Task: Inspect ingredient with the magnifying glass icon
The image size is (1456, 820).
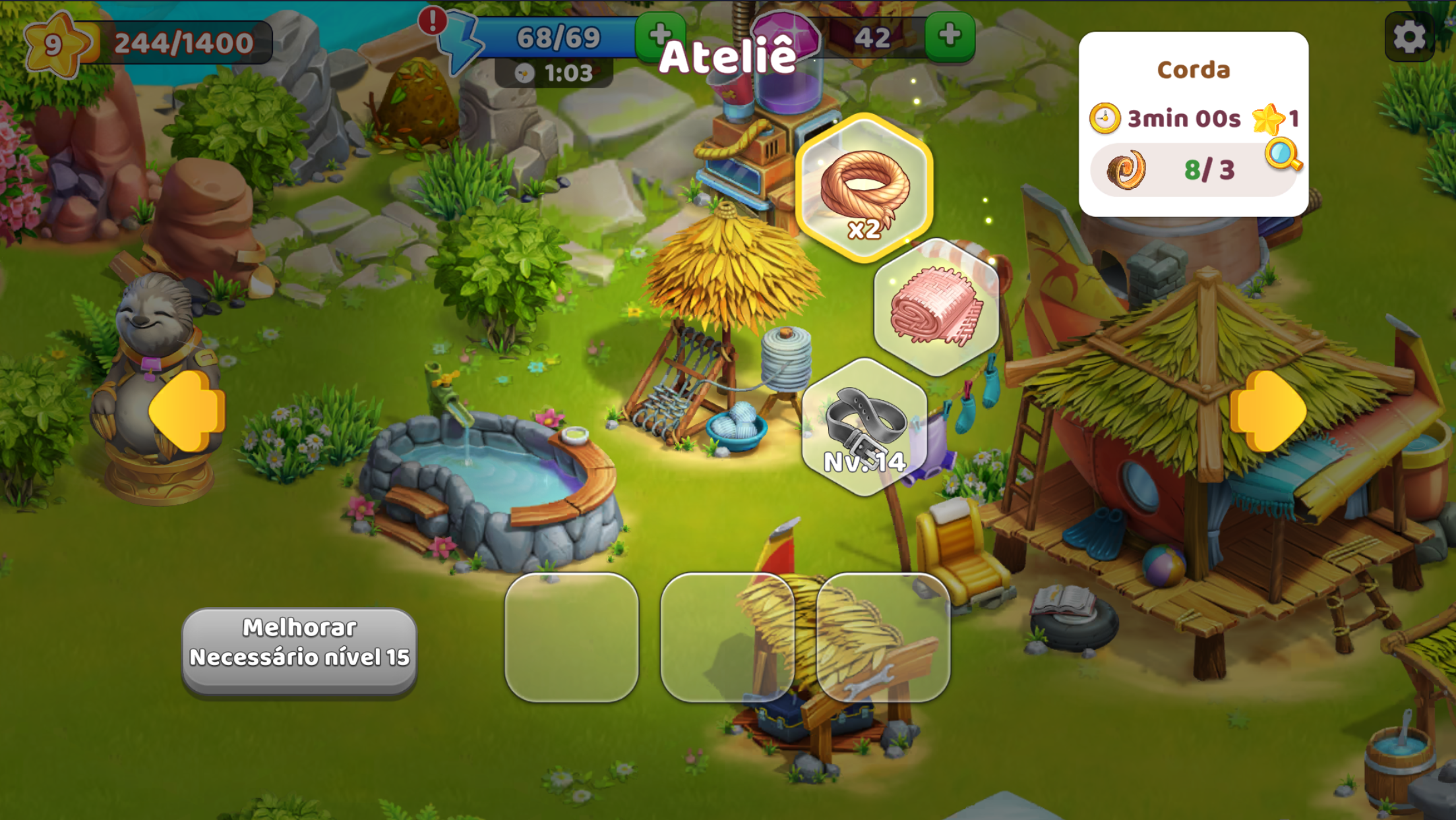Action: [1283, 156]
